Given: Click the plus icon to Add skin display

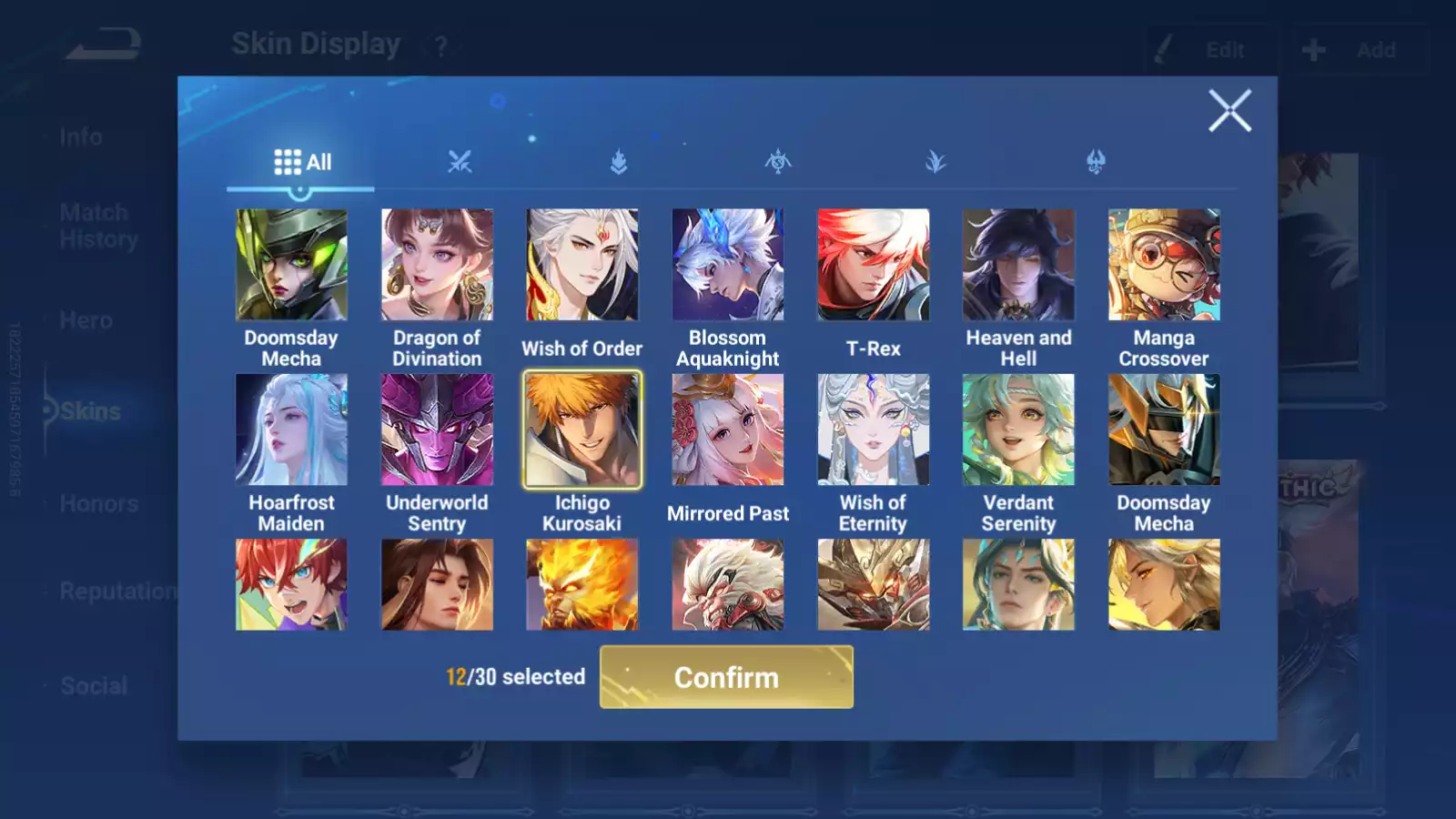Looking at the screenshot, I should [1313, 50].
